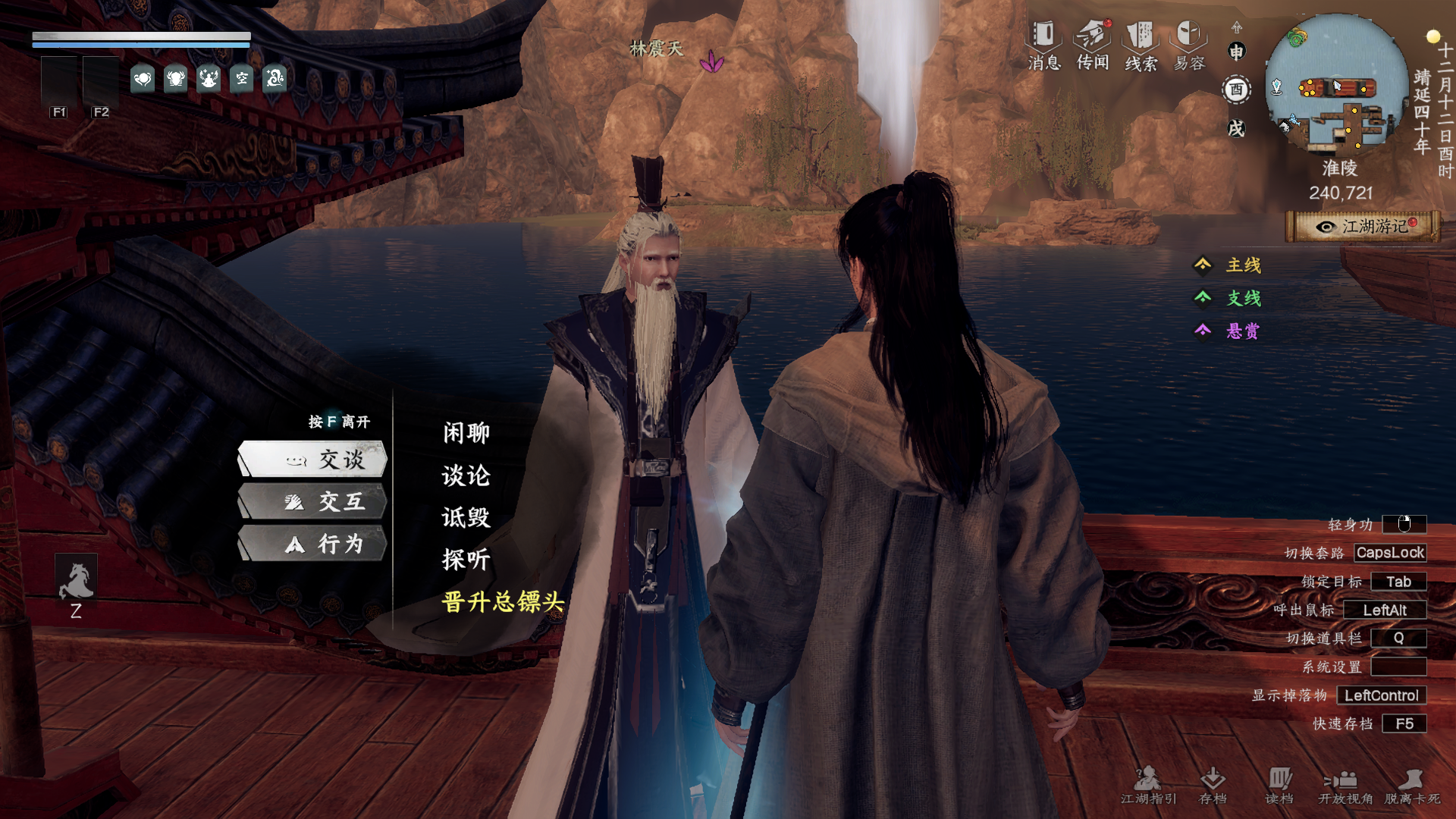Choose the 闲聊 chat option

coord(466,433)
